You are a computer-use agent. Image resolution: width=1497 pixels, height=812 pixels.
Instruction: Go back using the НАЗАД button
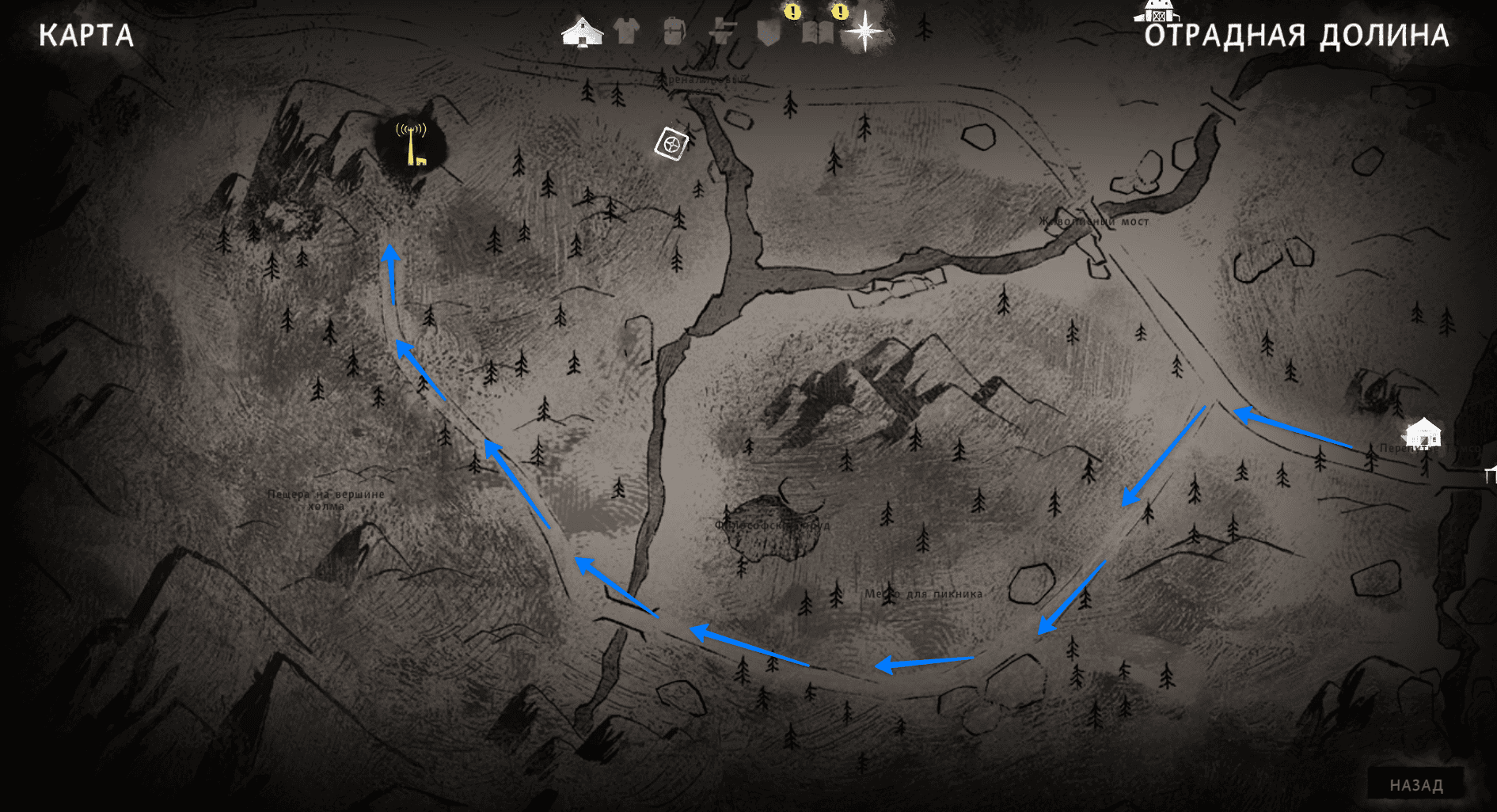tap(1416, 785)
